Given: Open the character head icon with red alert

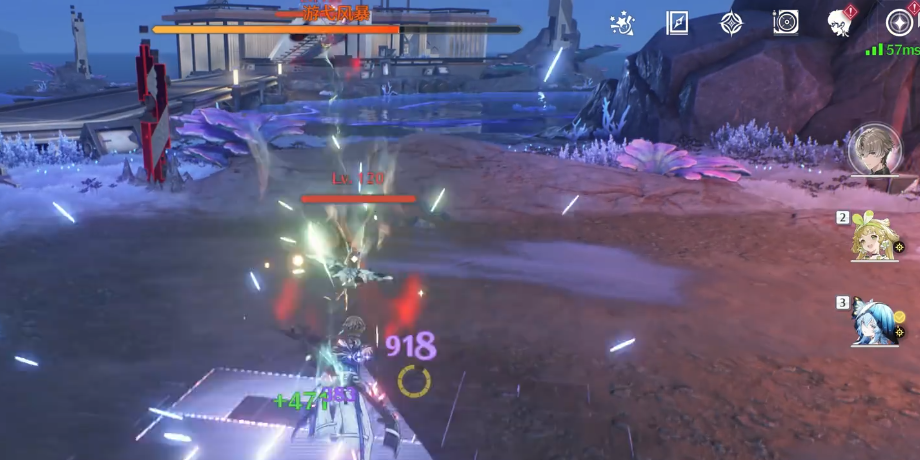Looking at the screenshot, I should tap(840, 22).
